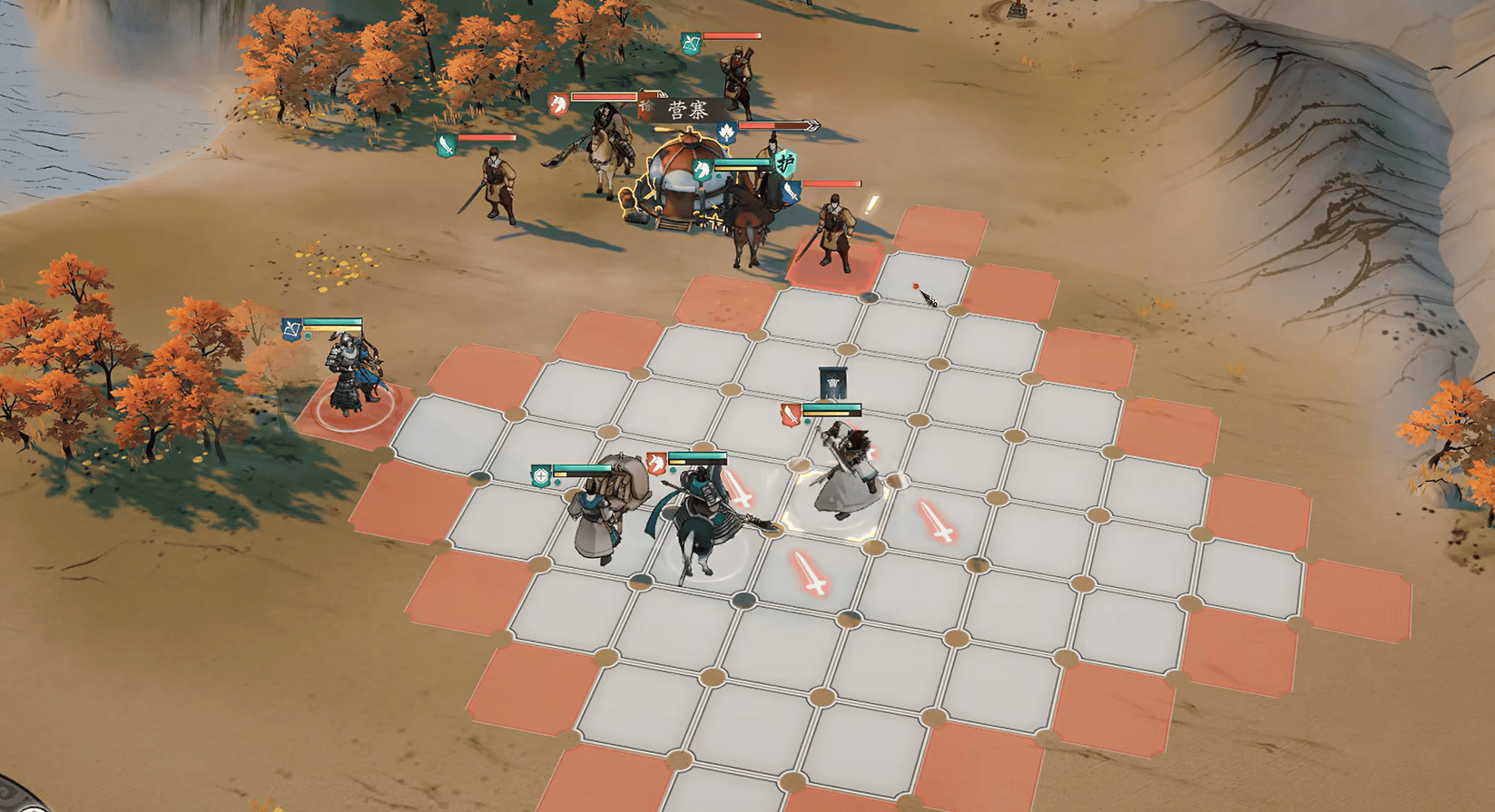Click the teal 护 guard shield icon
Screen dimensions: 1495x812
point(786,163)
